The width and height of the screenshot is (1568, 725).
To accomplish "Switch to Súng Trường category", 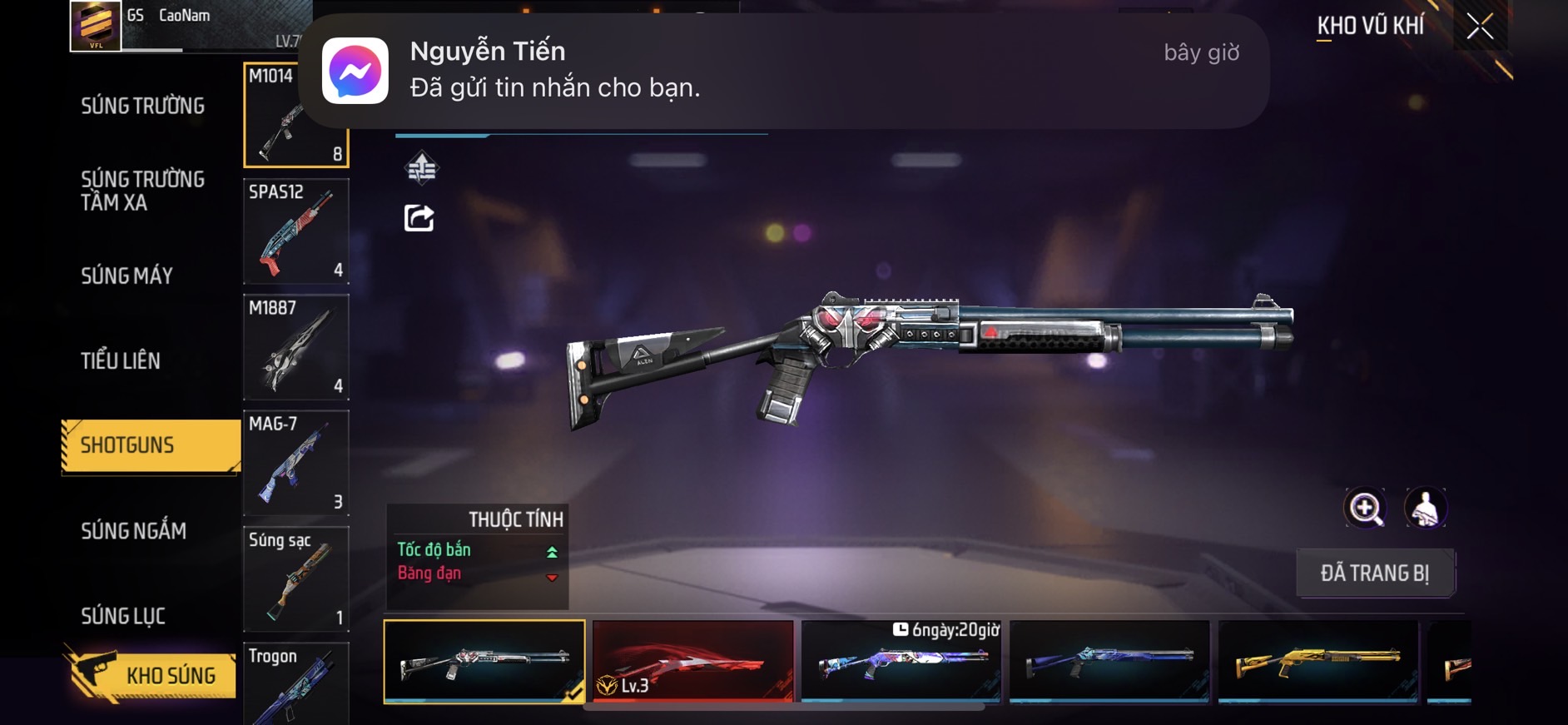I will point(142,106).
